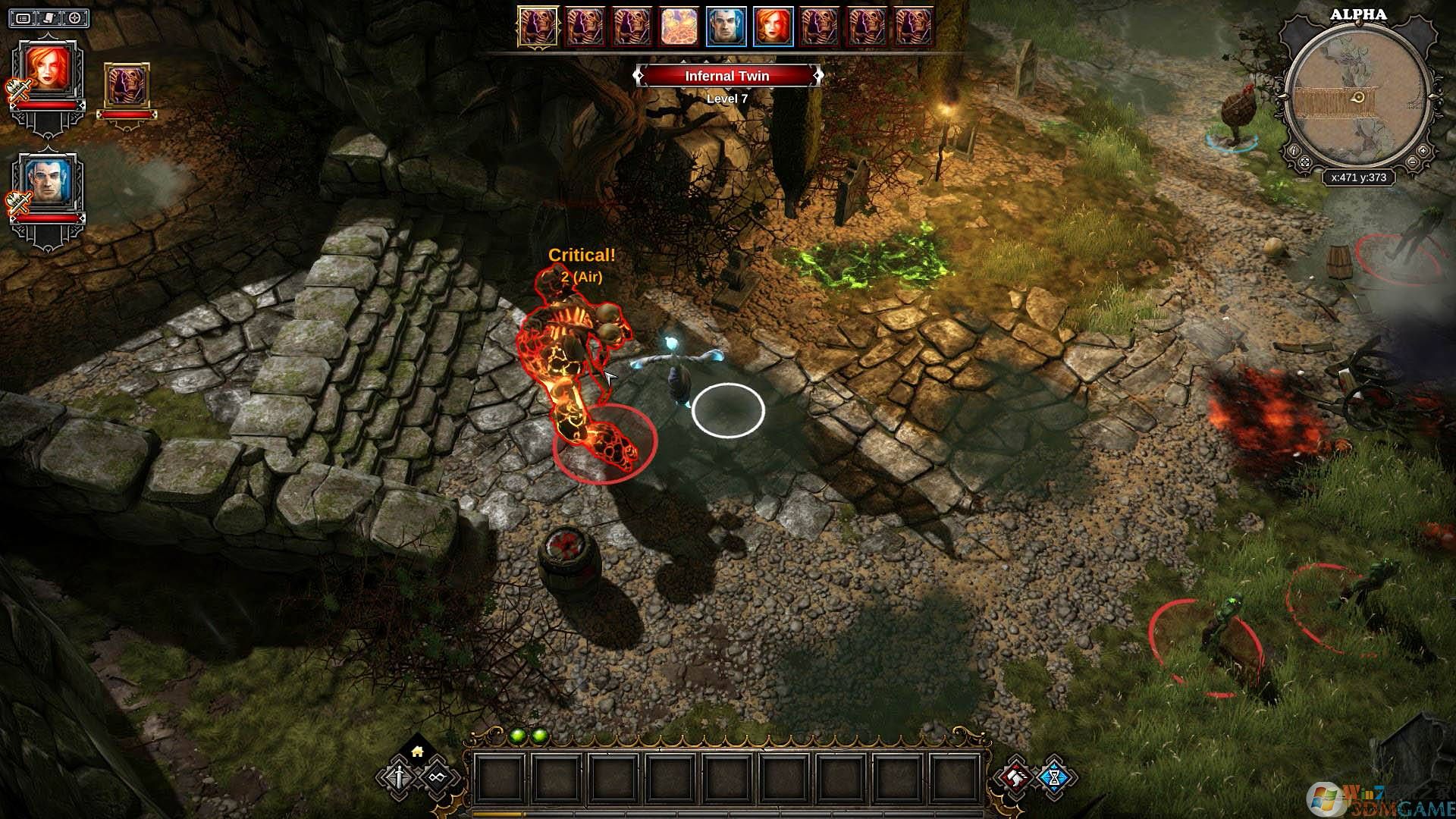Select the skeleton summon portrait beside the party
Screen dimensions: 1456x819
[x=126, y=86]
